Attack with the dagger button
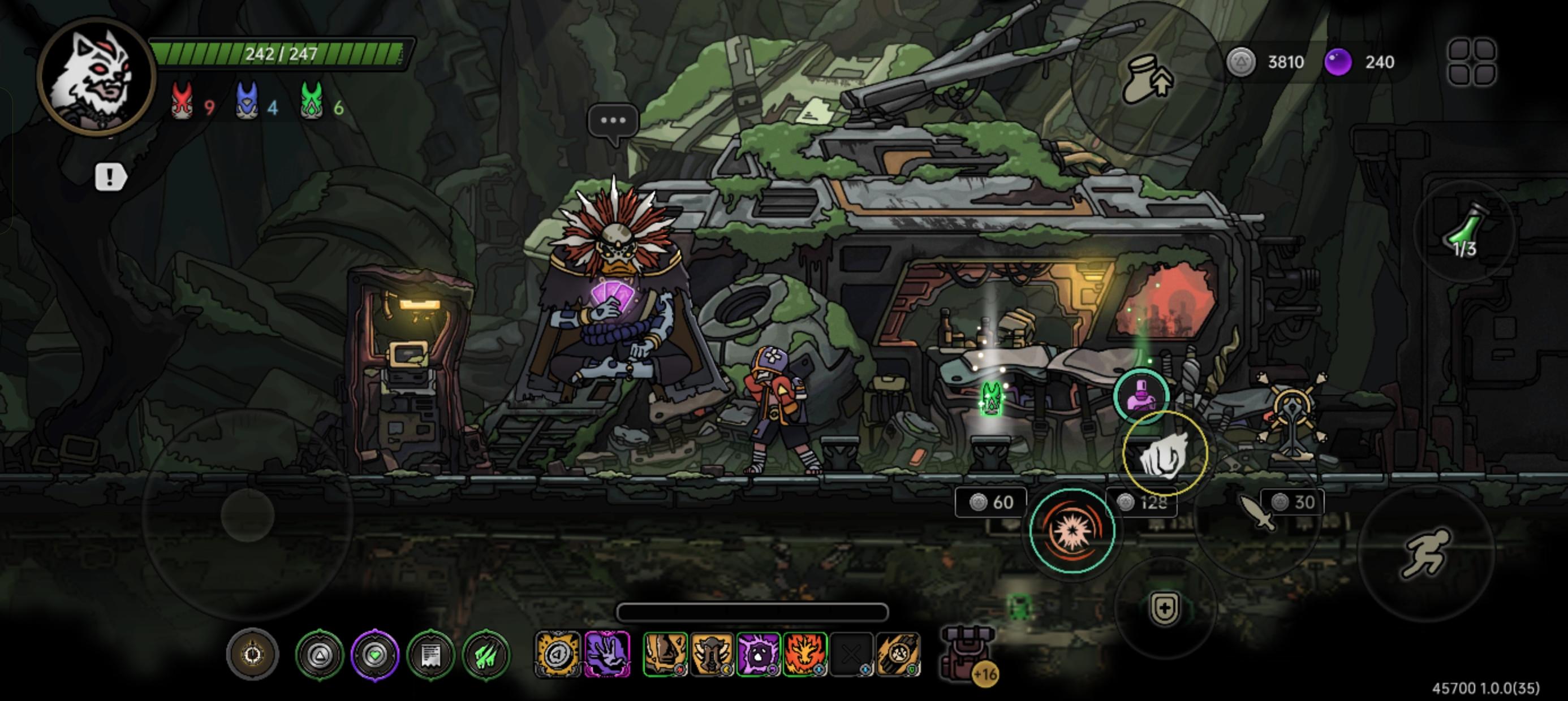The width and height of the screenshot is (1568, 701). (1257, 513)
